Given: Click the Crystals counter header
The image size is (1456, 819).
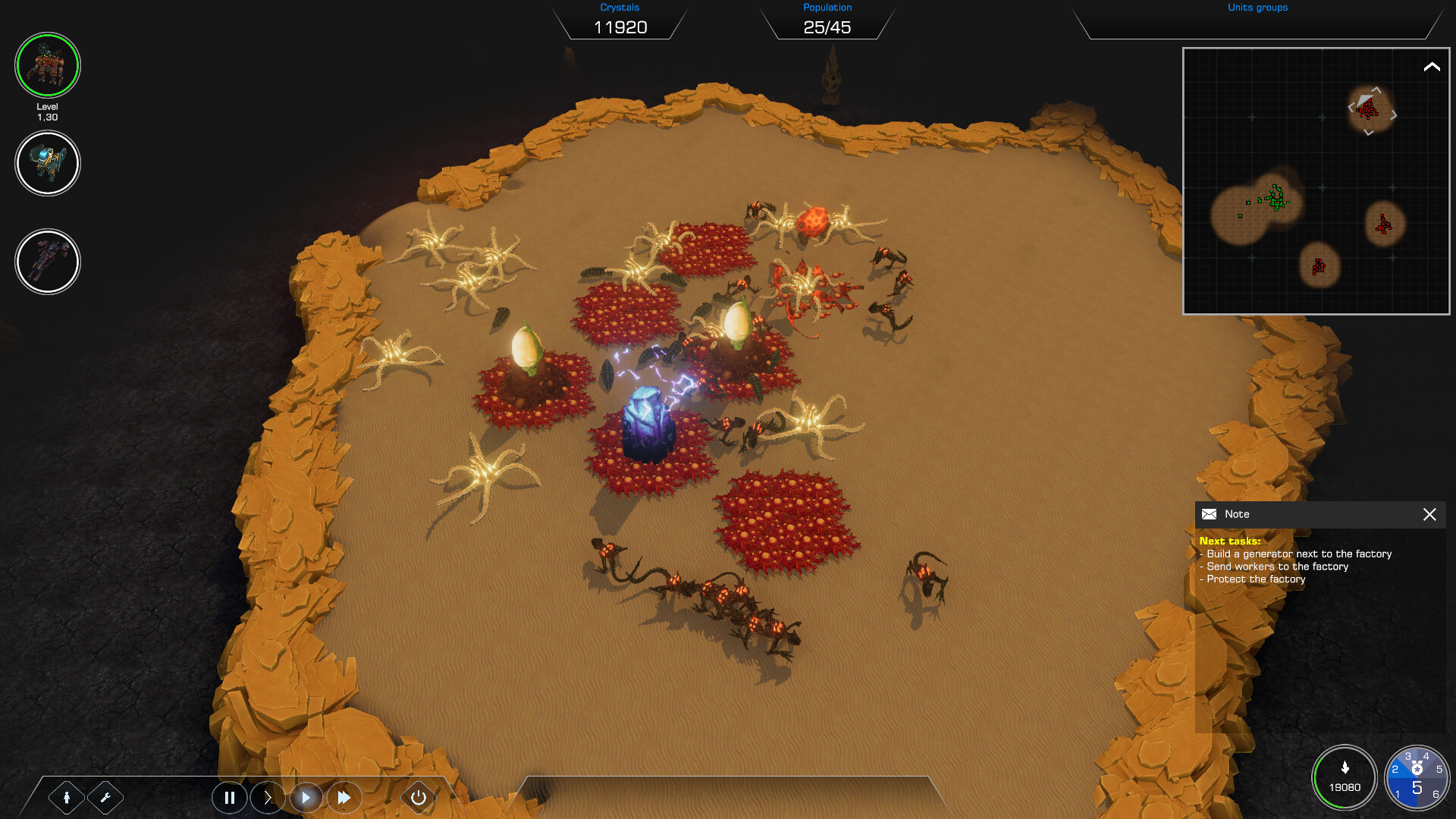Looking at the screenshot, I should pos(621,7).
